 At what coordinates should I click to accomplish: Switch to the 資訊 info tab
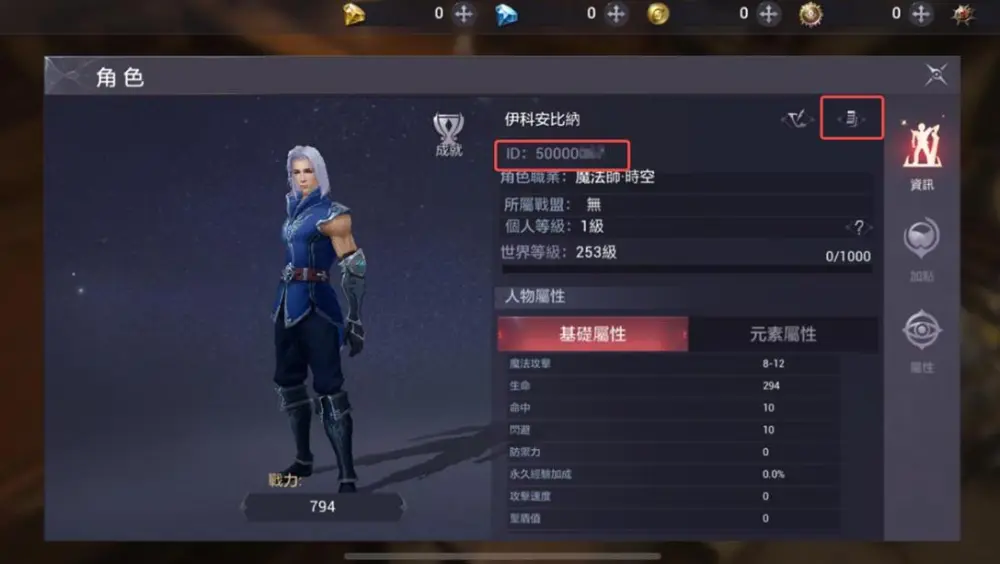pos(920,155)
